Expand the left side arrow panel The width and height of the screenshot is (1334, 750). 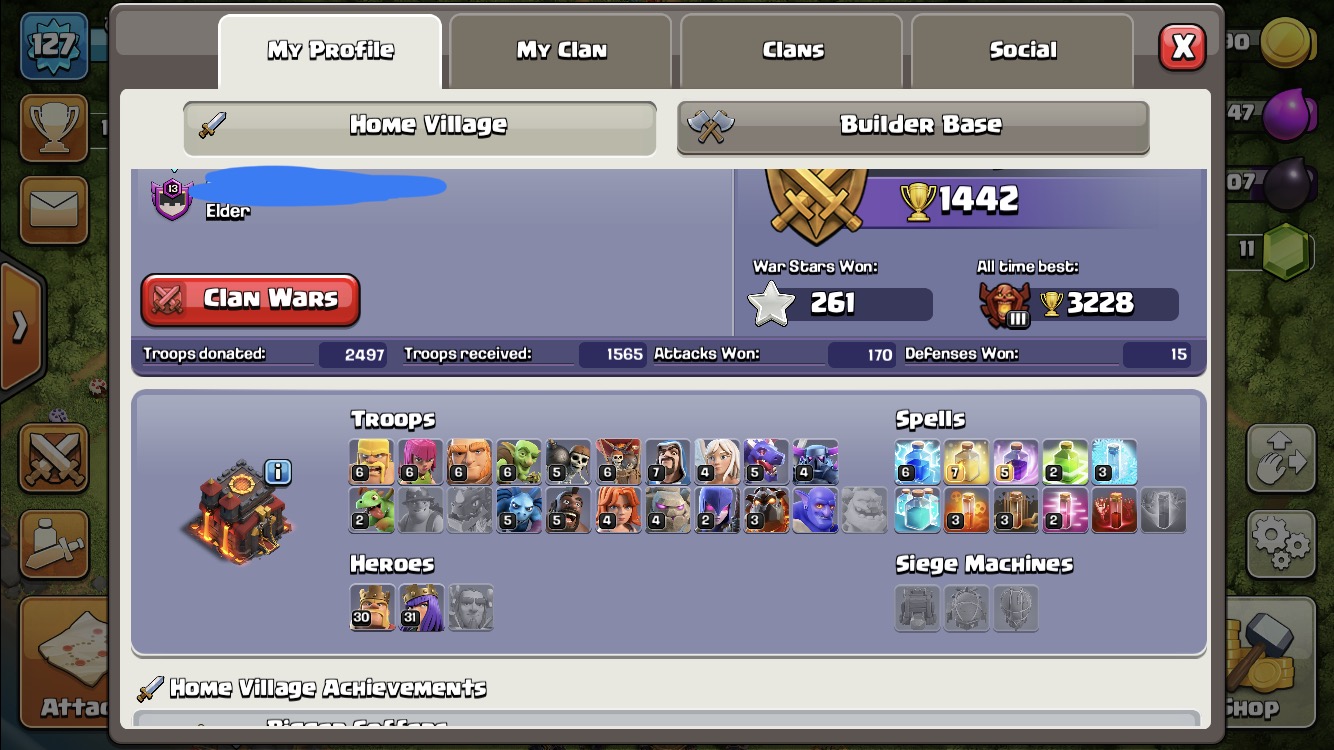point(20,326)
